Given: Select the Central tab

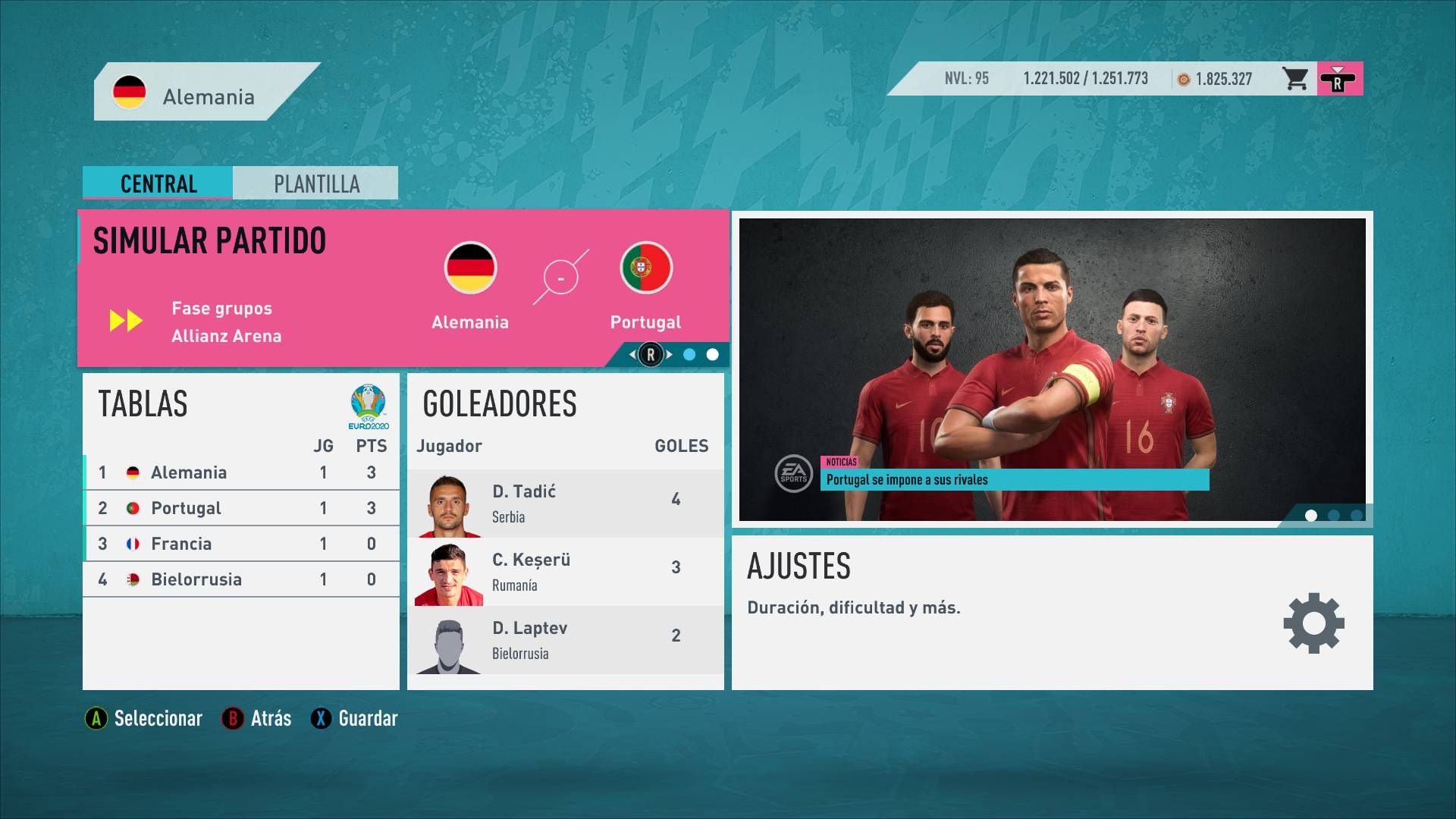Looking at the screenshot, I should click(158, 184).
